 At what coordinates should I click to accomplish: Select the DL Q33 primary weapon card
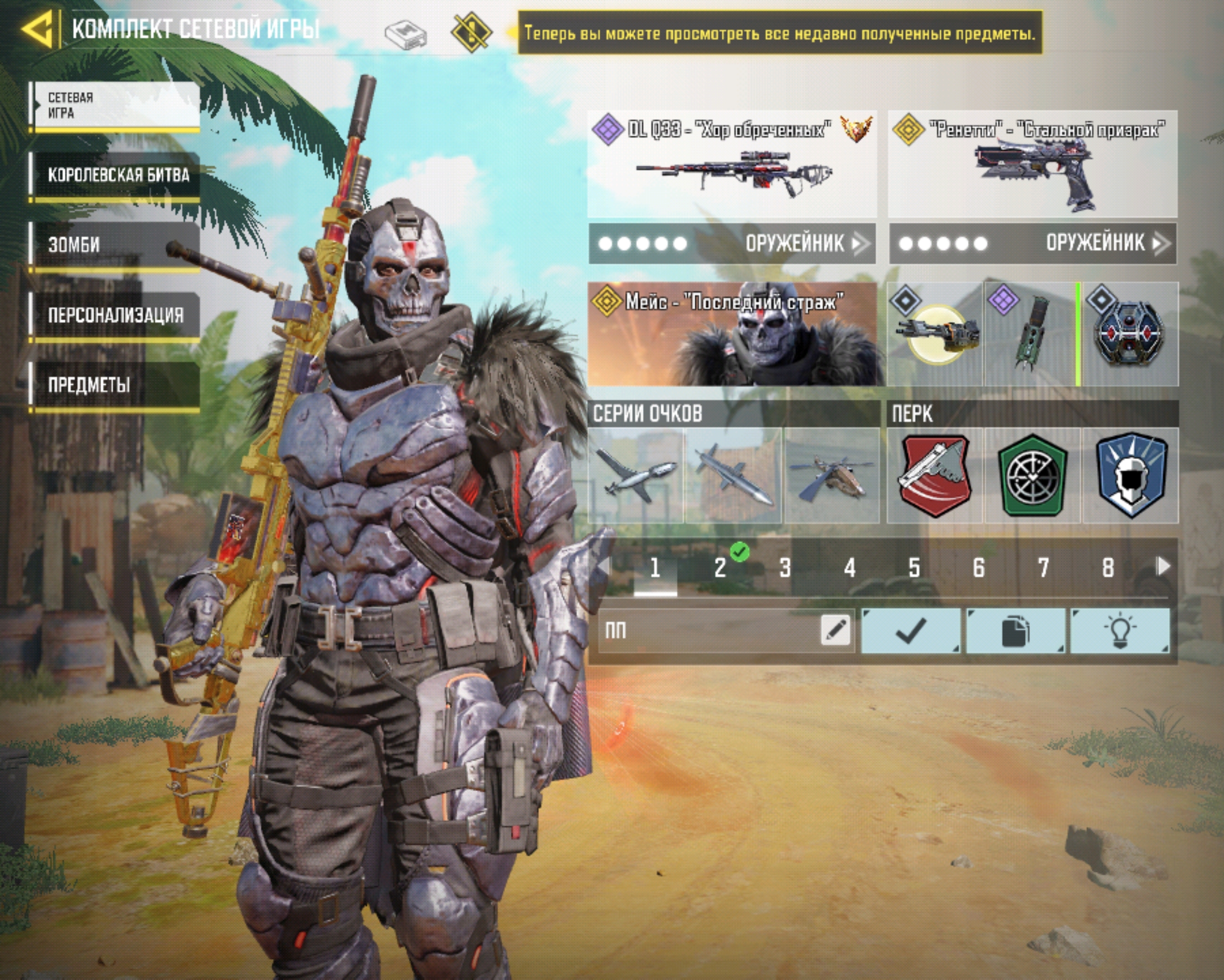732,164
